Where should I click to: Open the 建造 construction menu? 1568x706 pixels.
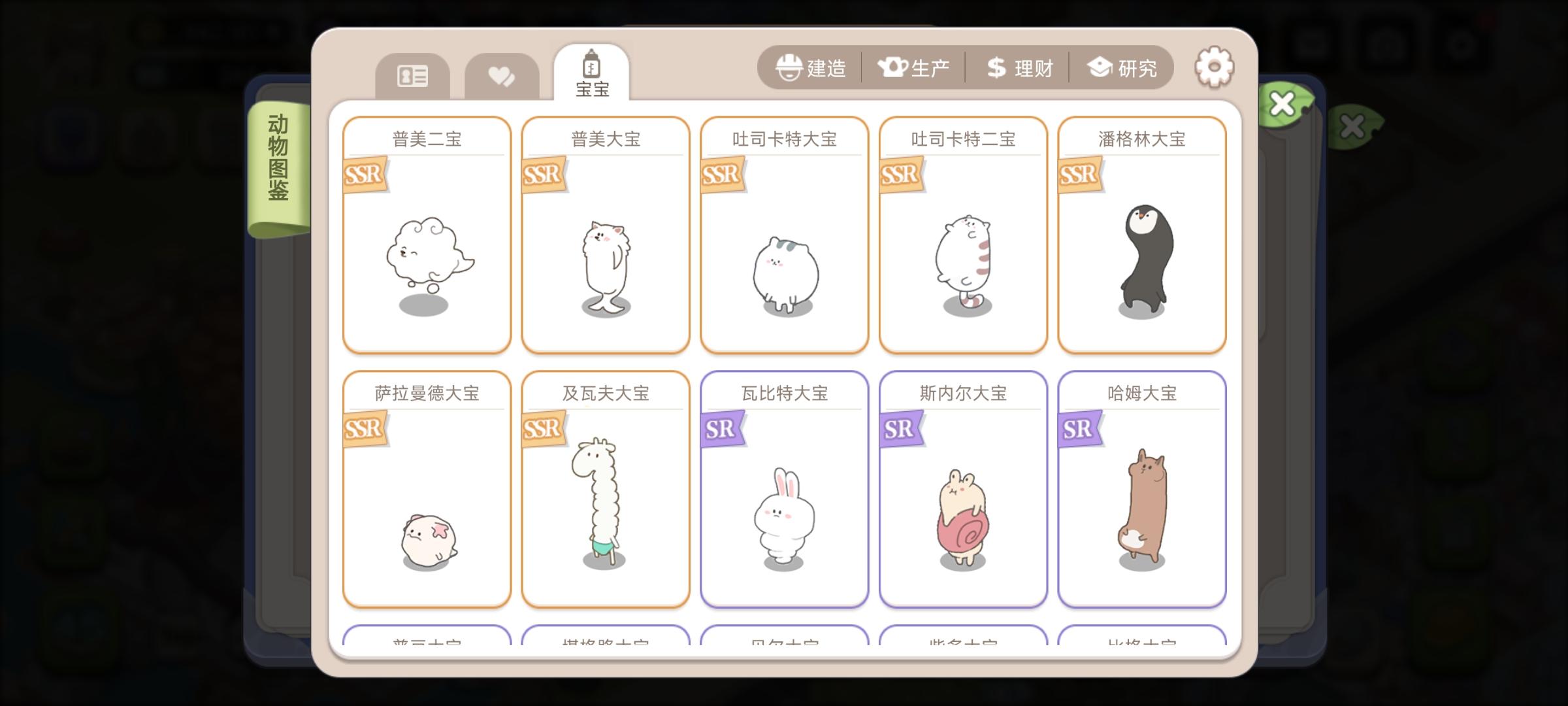[x=819, y=67]
